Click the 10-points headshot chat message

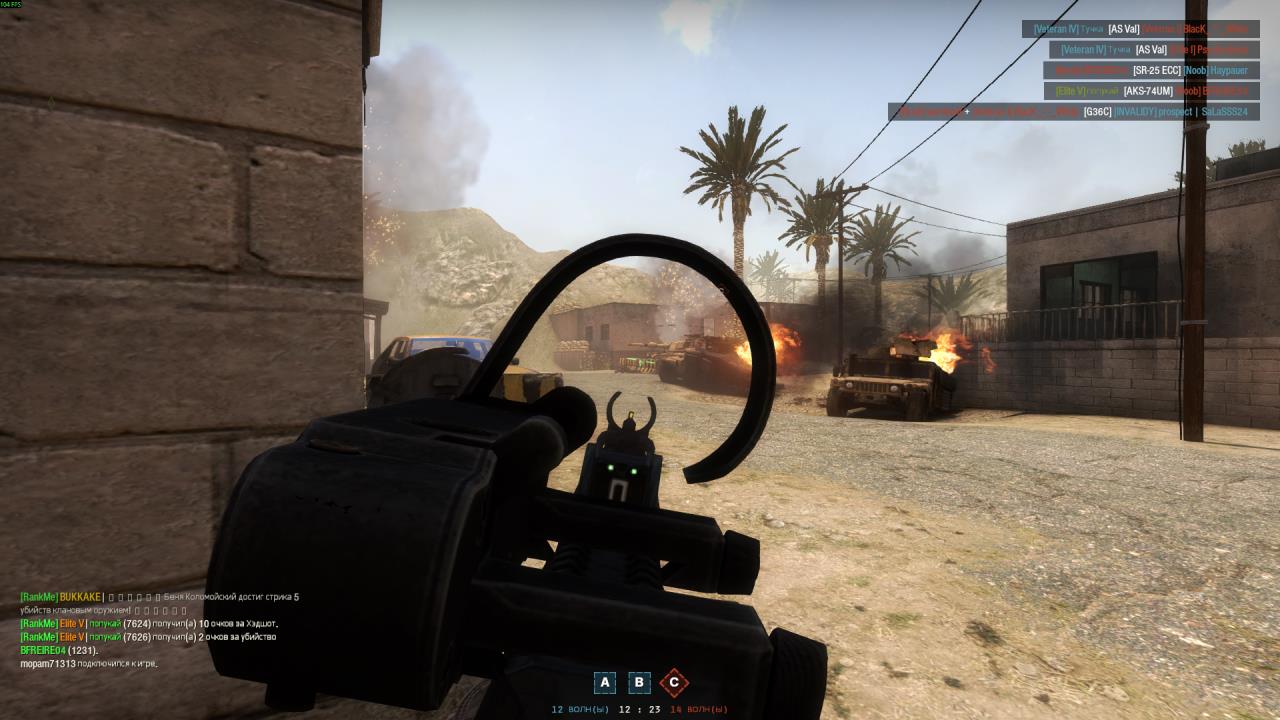149,624
